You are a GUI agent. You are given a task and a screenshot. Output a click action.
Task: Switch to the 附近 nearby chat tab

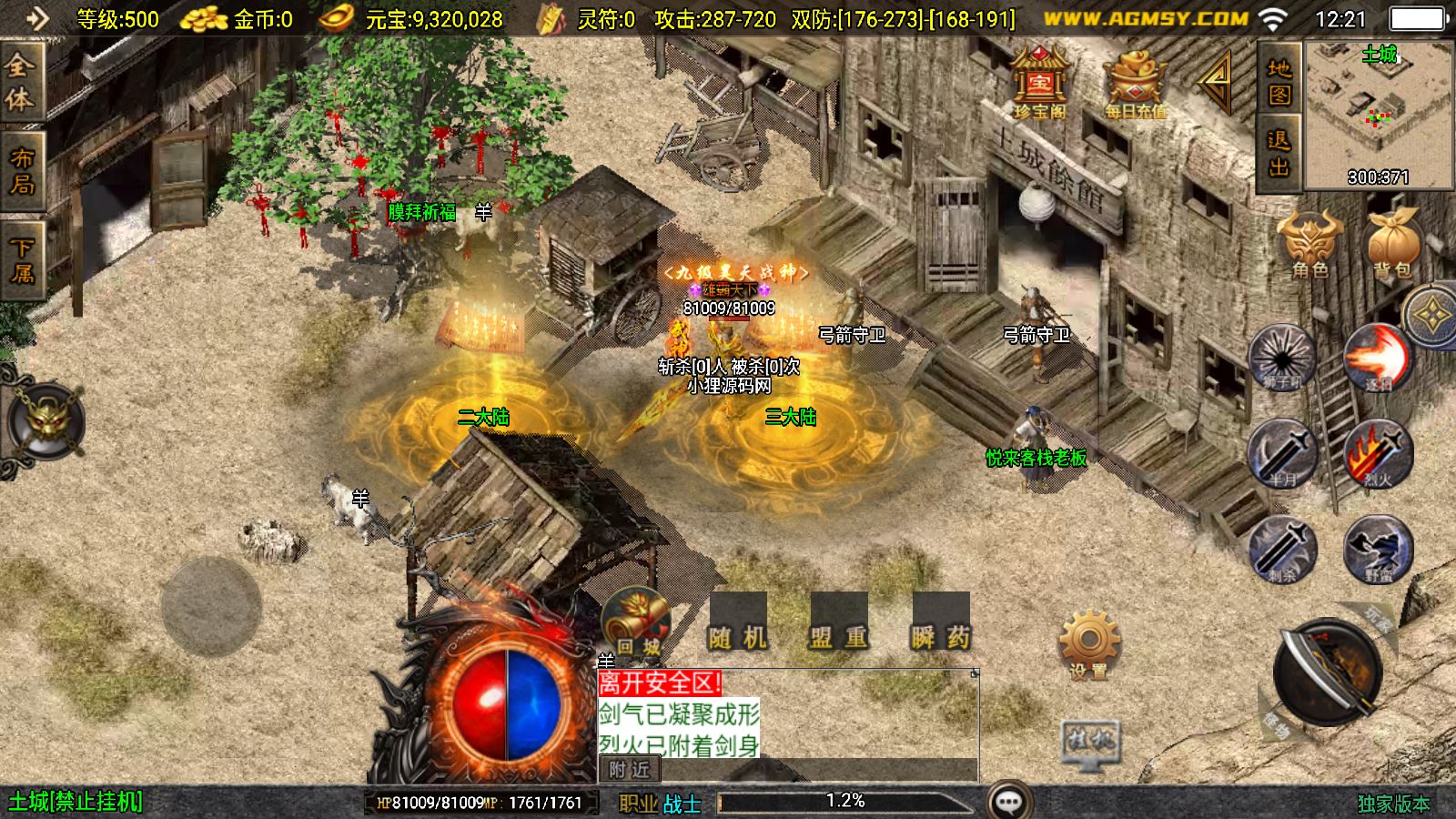(x=629, y=770)
